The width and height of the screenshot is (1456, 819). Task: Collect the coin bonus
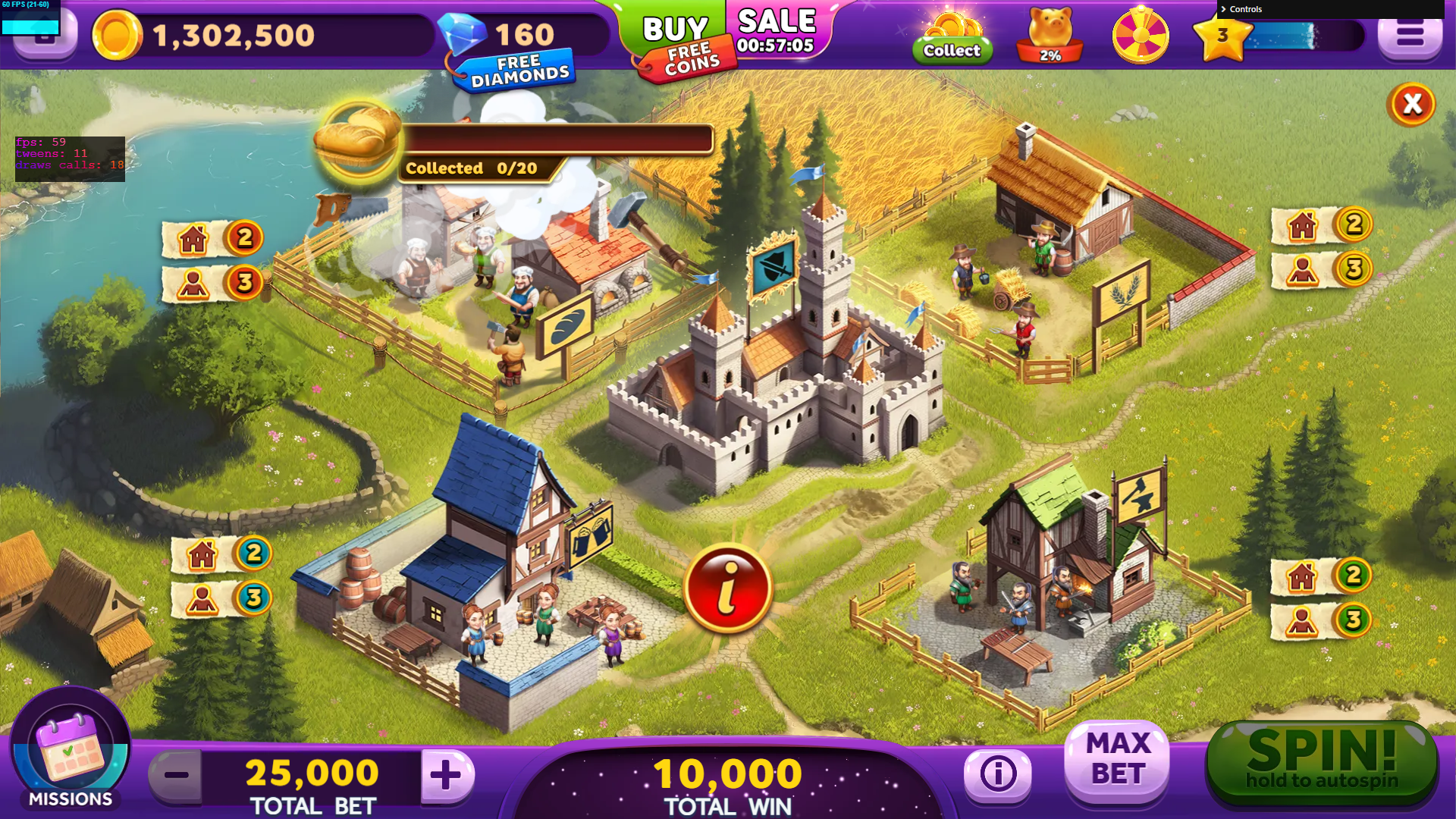tap(952, 38)
